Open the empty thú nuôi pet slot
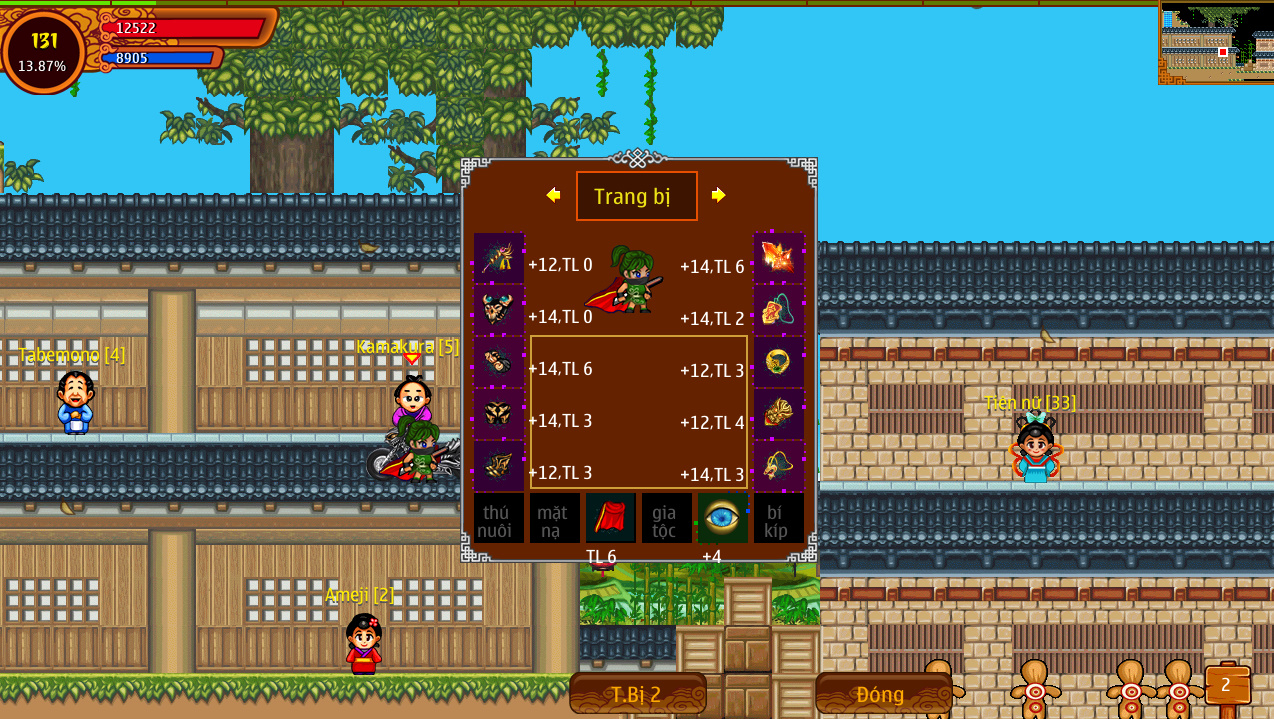The width and height of the screenshot is (1274, 719). (x=498, y=518)
